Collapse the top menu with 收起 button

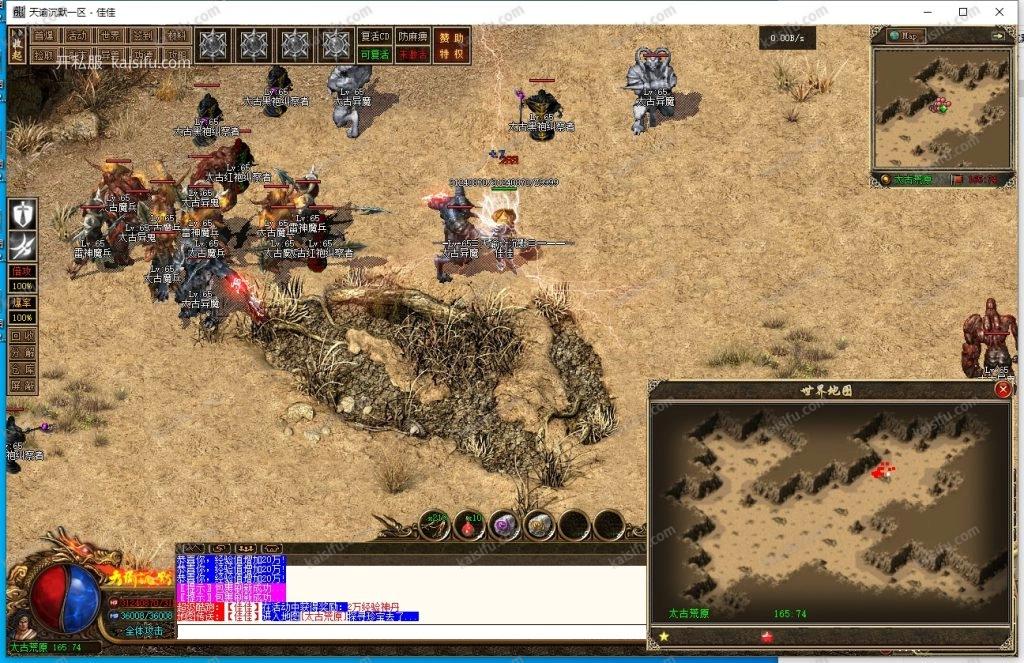pyautogui.click(x=17, y=45)
